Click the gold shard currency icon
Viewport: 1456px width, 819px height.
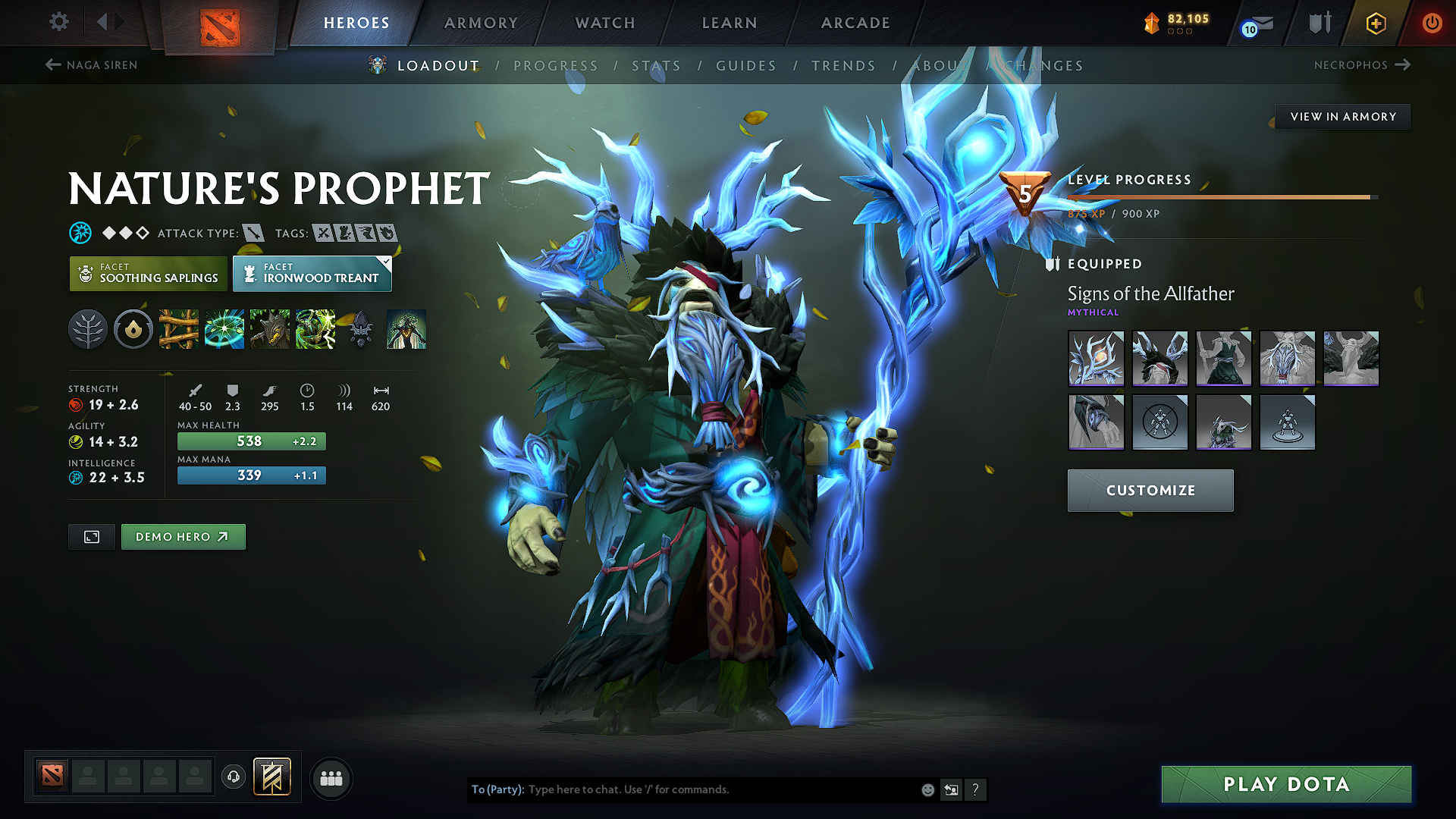(1151, 24)
